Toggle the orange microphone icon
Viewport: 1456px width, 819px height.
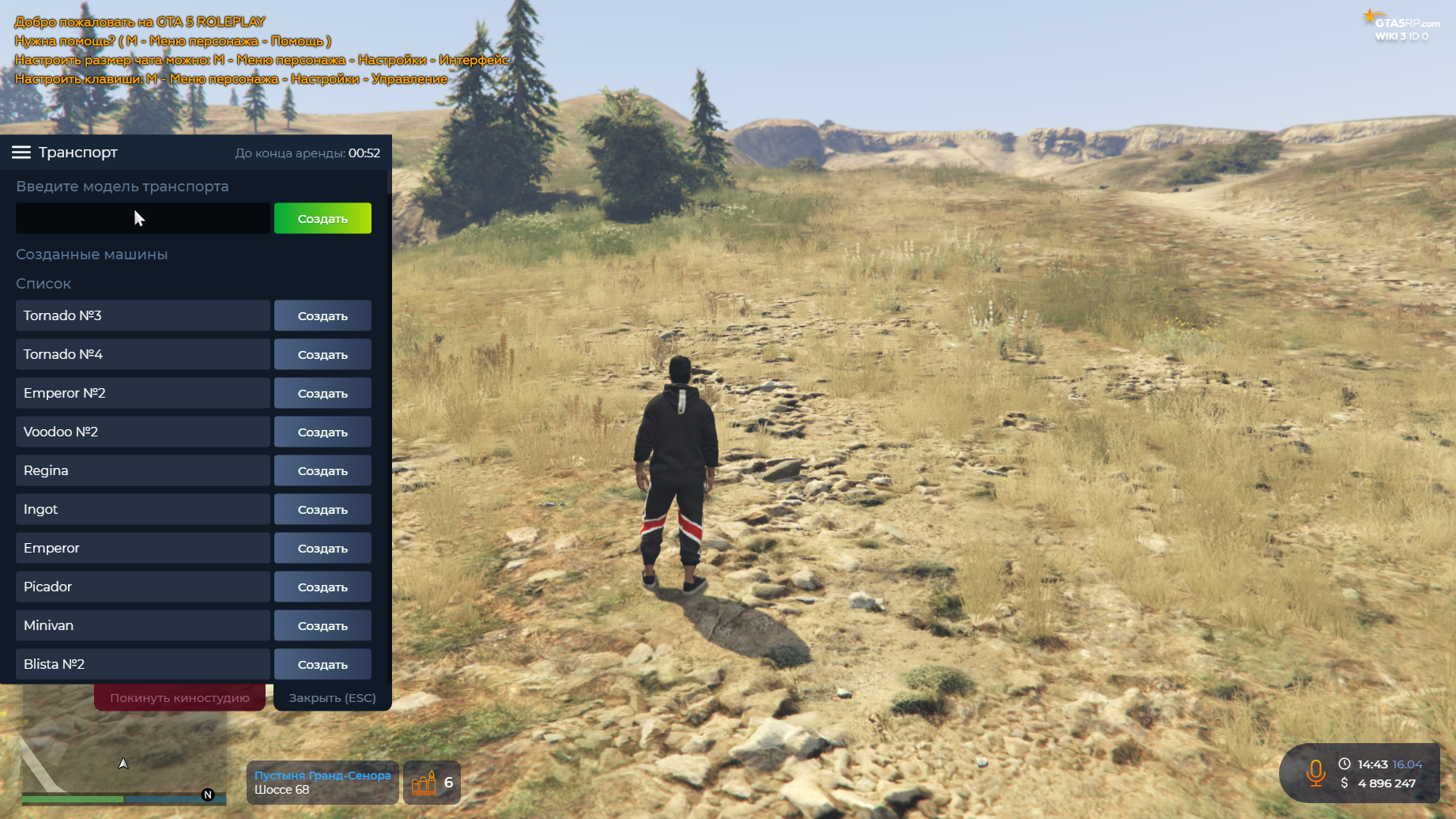pos(1316,773)
